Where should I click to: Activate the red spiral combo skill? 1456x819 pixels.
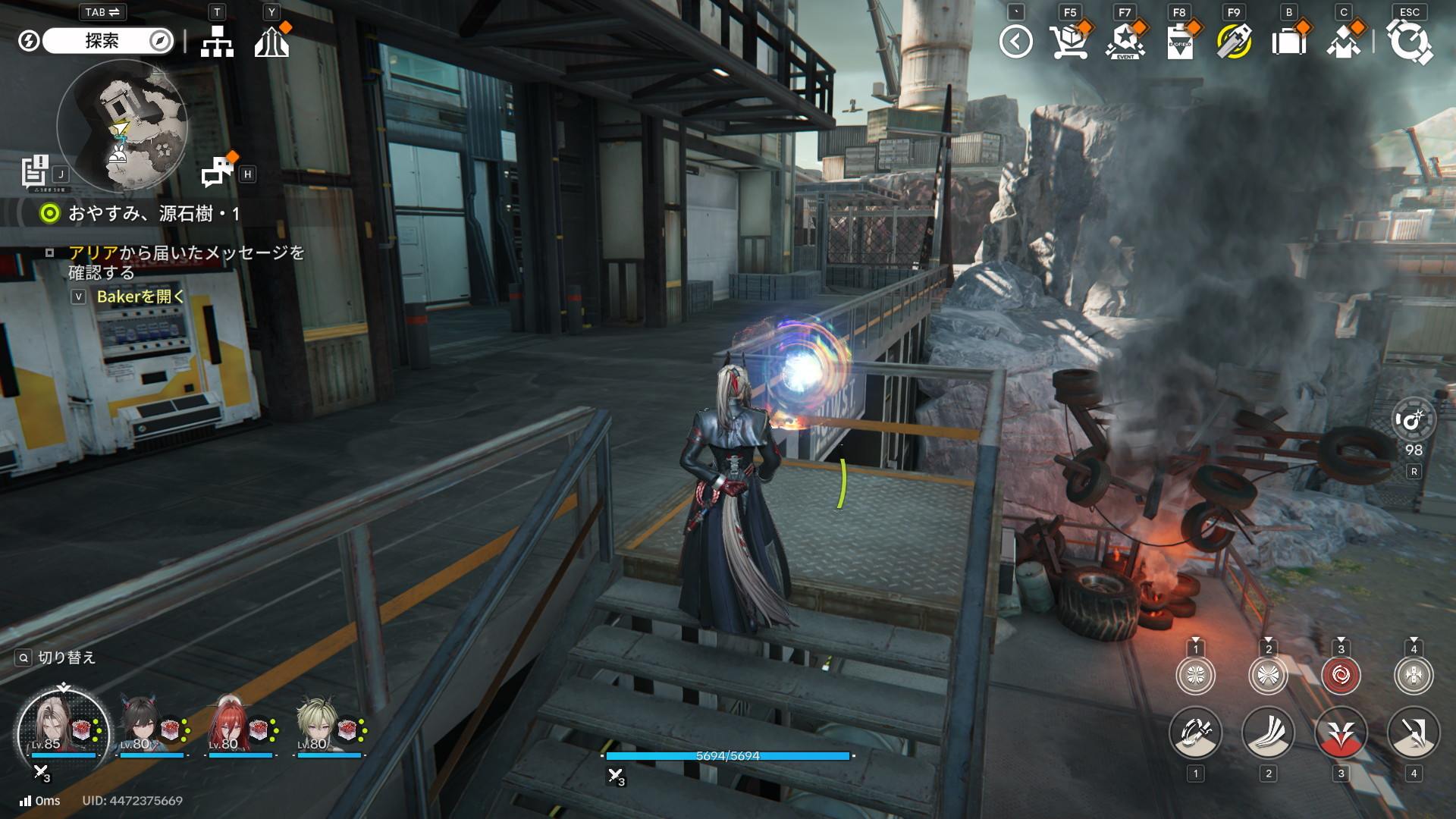(1340, 675)
